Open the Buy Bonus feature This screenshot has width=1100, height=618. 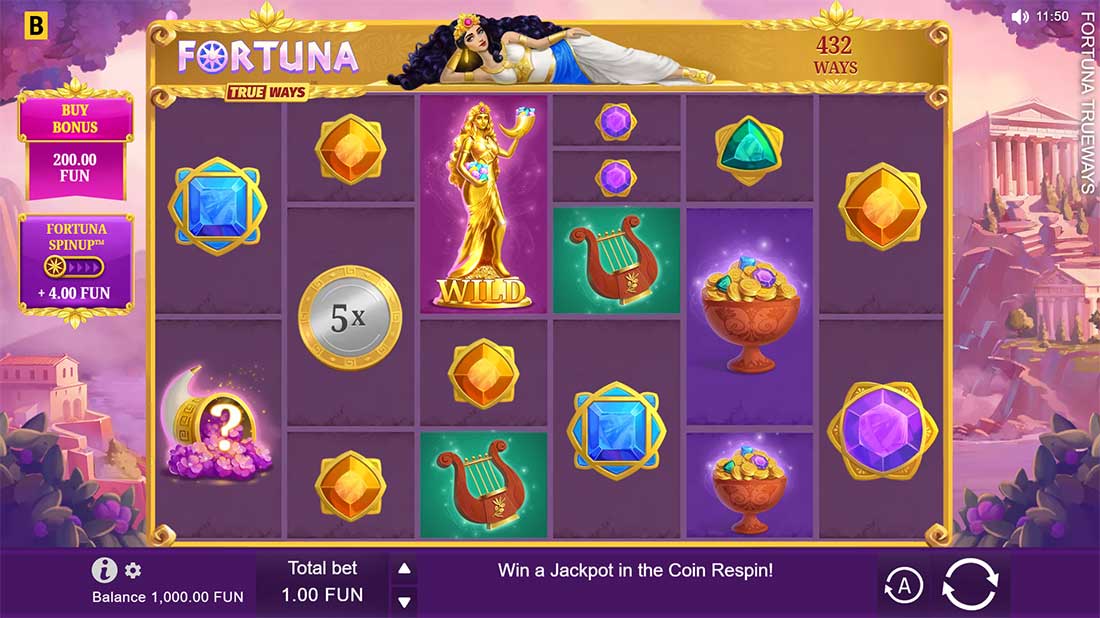point(76,143)
